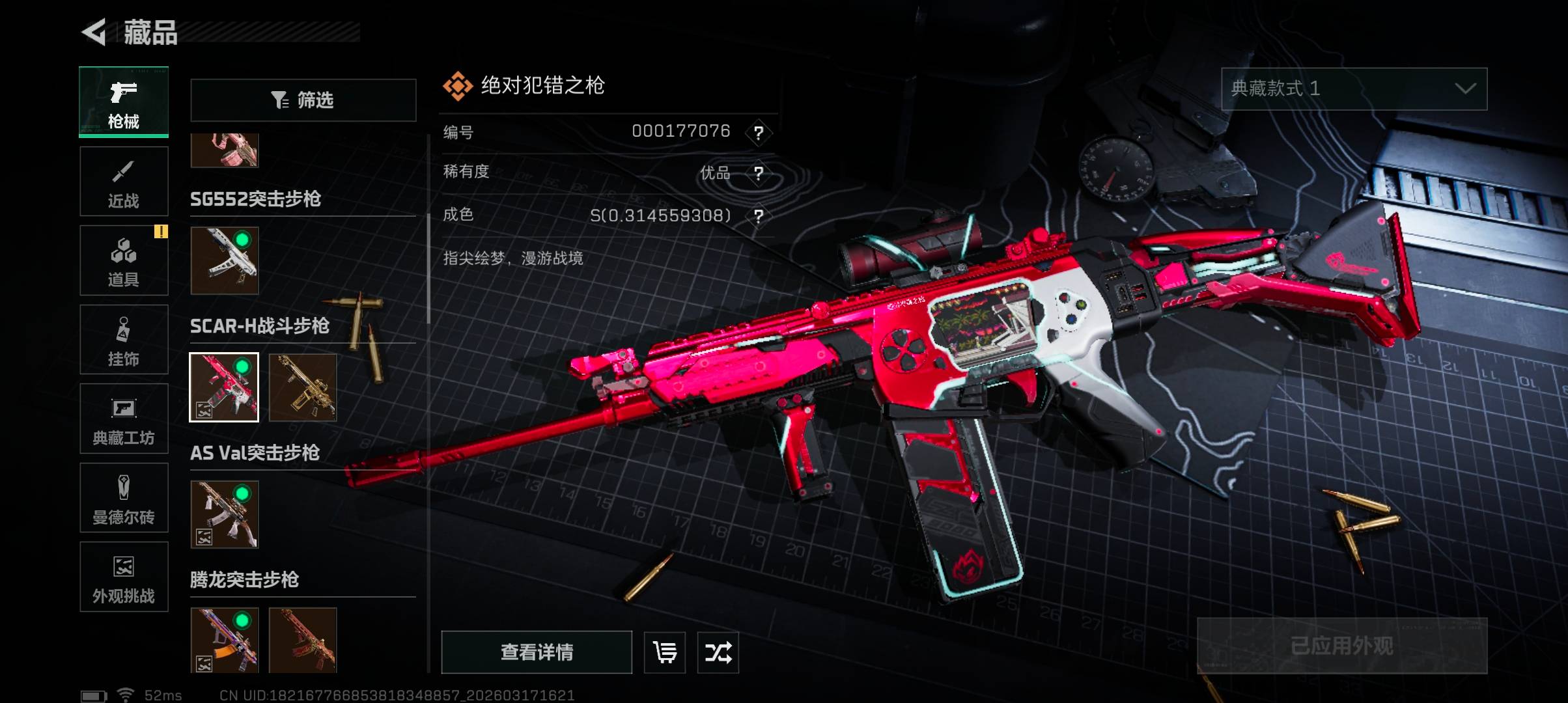Show the 挂饰 charms tab
Screen dimensions: 1568x703
[x=124, y=340]
